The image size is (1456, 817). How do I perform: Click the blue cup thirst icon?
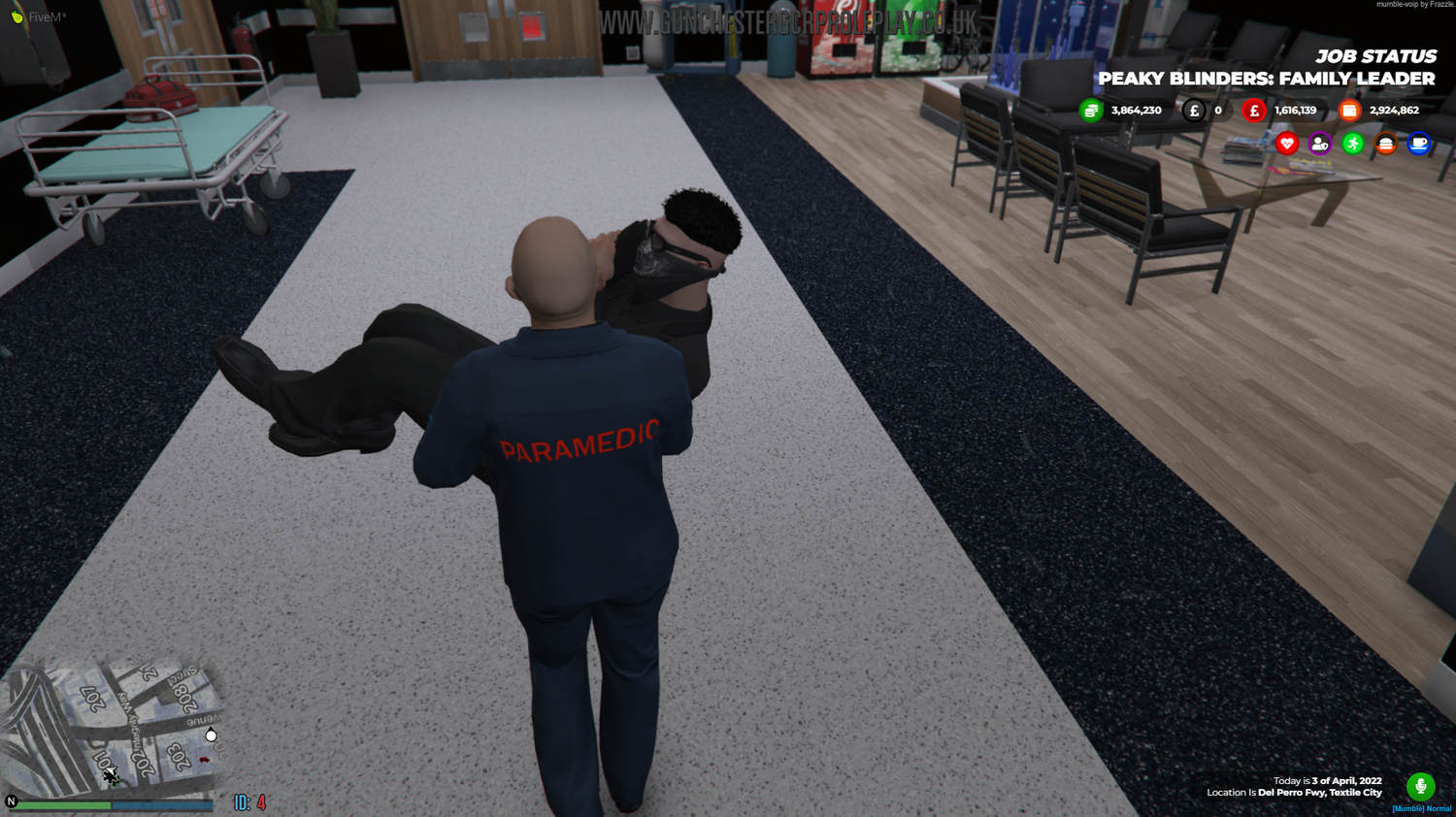point(1419,143)
